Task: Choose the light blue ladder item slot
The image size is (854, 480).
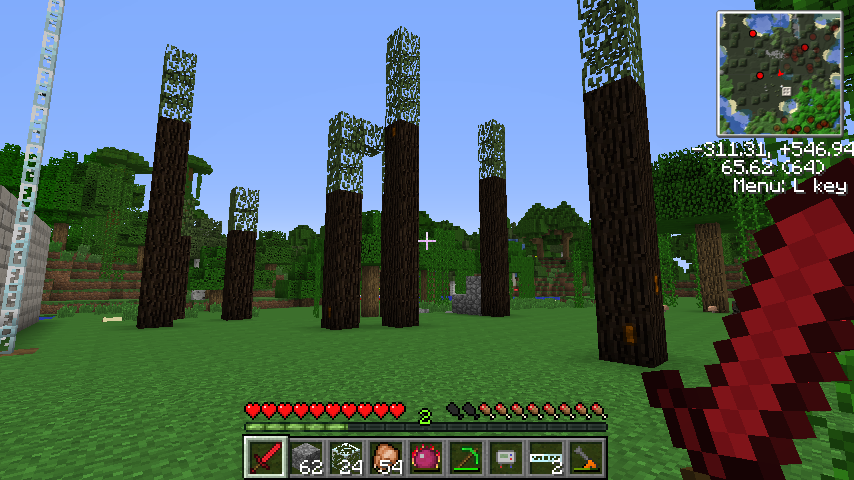Action: pos(545,458)
